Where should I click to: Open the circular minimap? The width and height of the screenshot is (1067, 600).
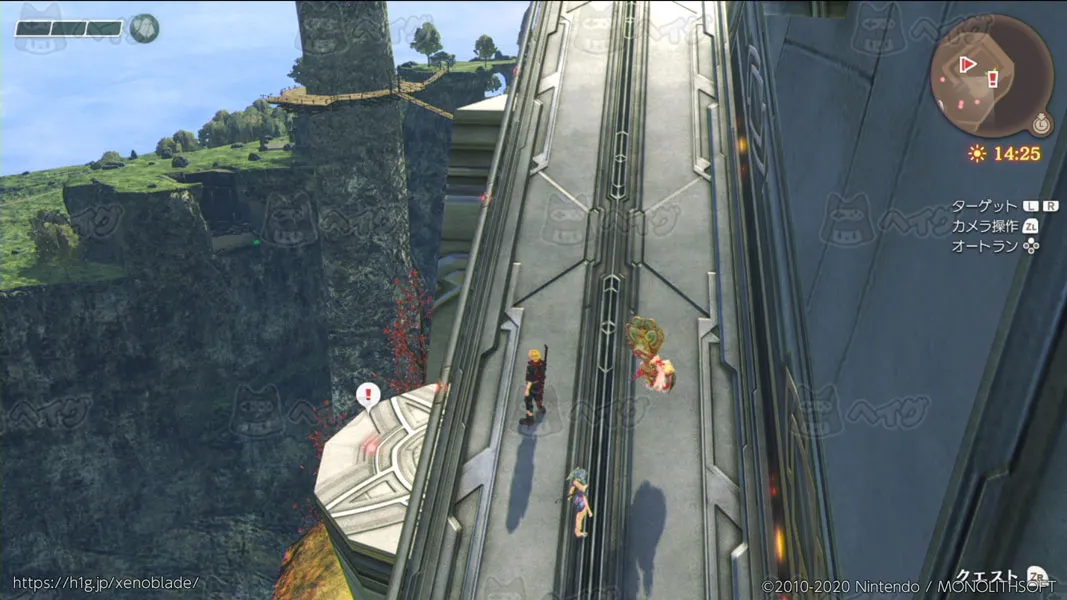(991, 77)
